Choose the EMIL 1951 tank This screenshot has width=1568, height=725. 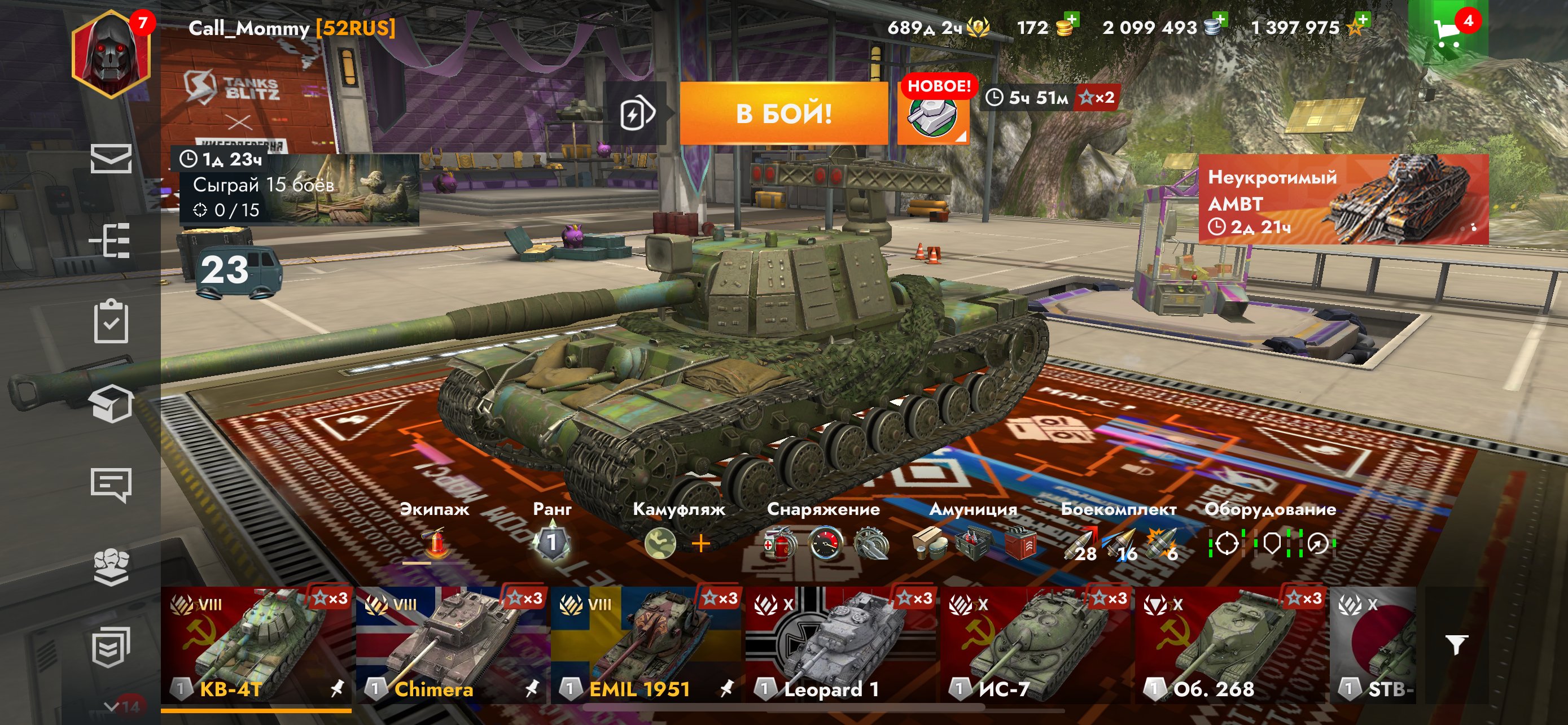(646, 645)
